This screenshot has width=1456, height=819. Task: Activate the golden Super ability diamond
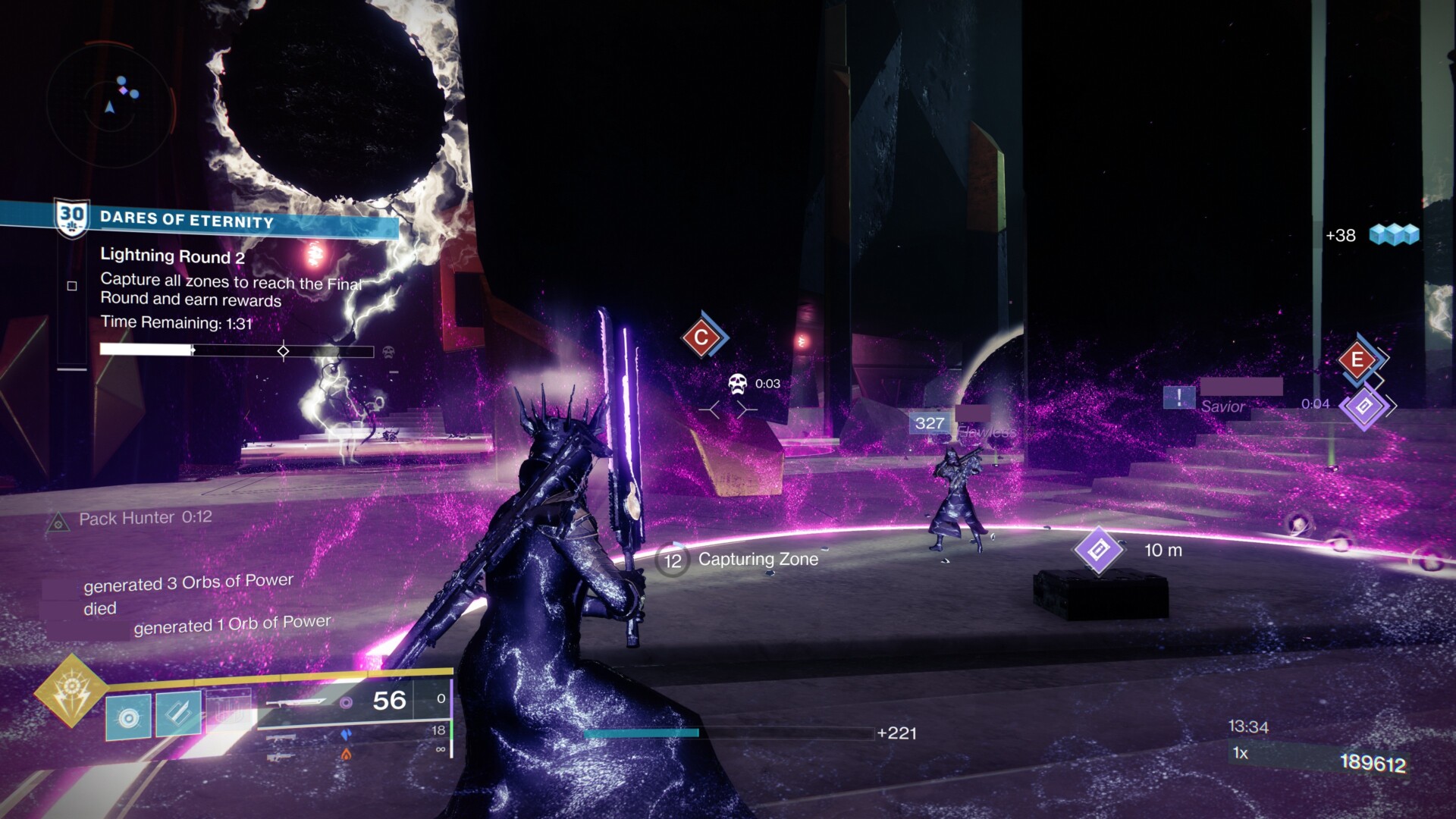71,689
